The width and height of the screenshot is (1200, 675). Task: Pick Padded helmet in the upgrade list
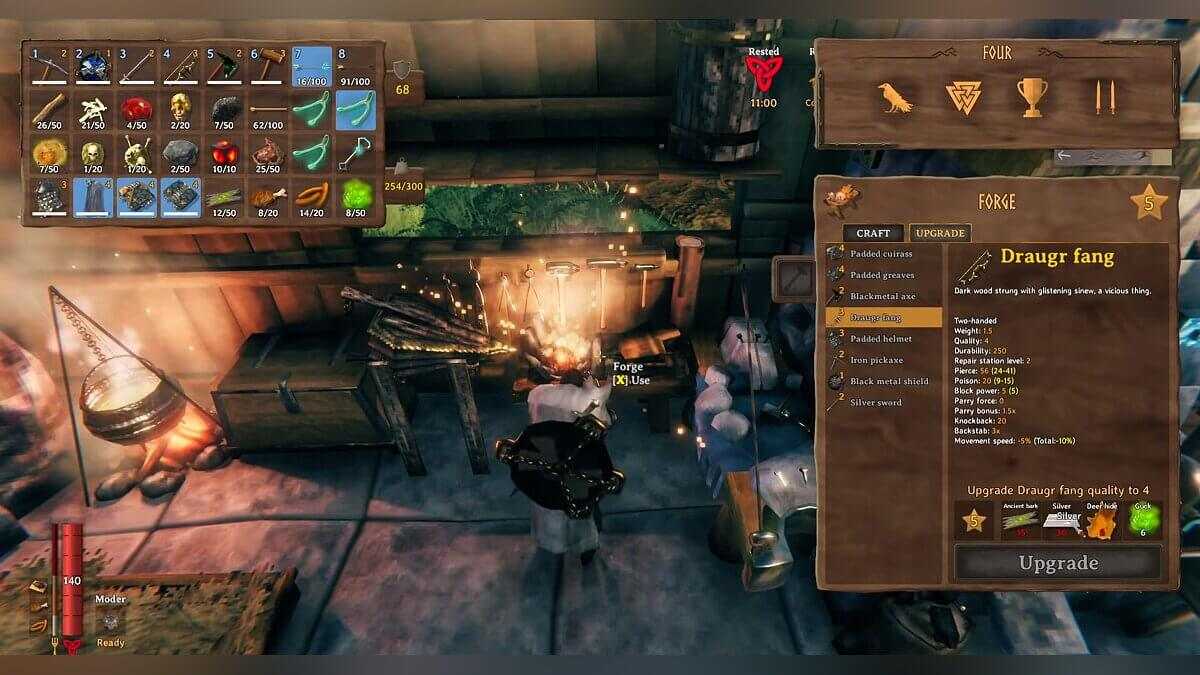coord(882,339)
